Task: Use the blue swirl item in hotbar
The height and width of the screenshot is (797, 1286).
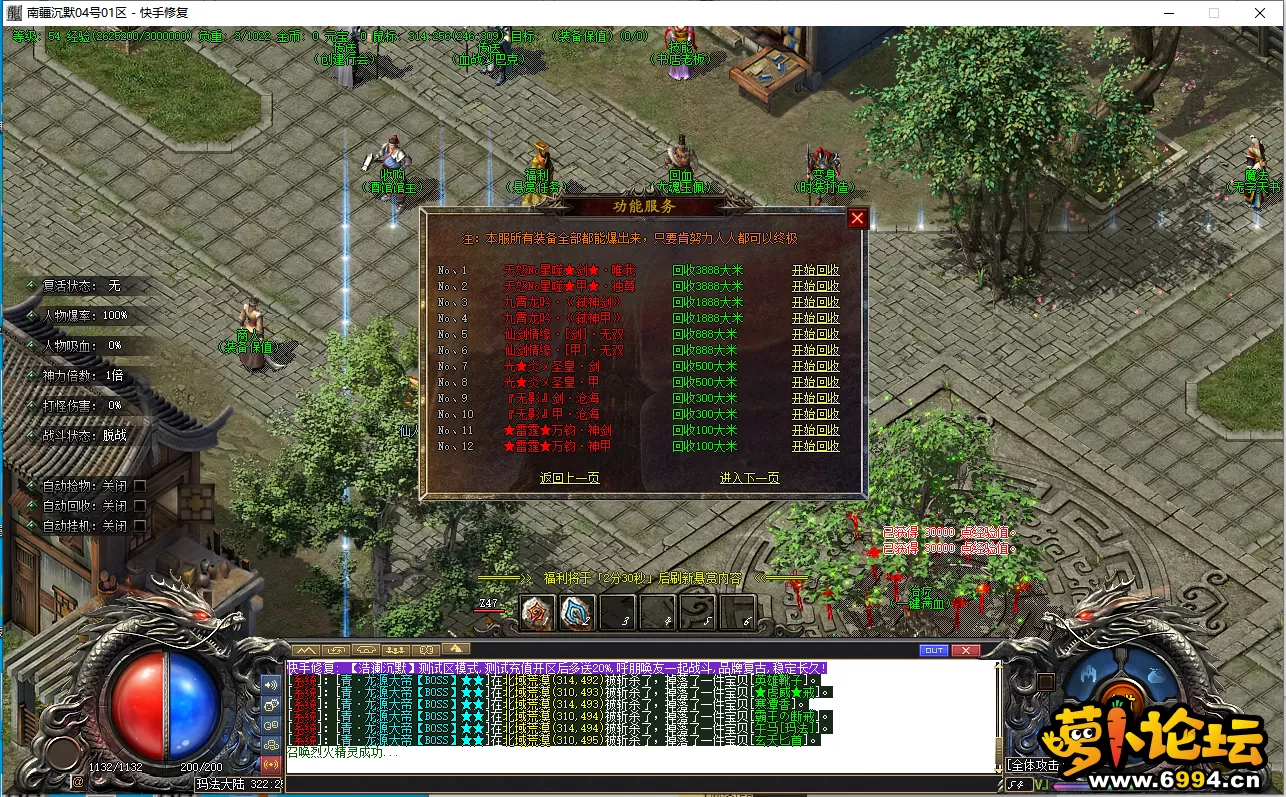Action: tap(577, 612)
